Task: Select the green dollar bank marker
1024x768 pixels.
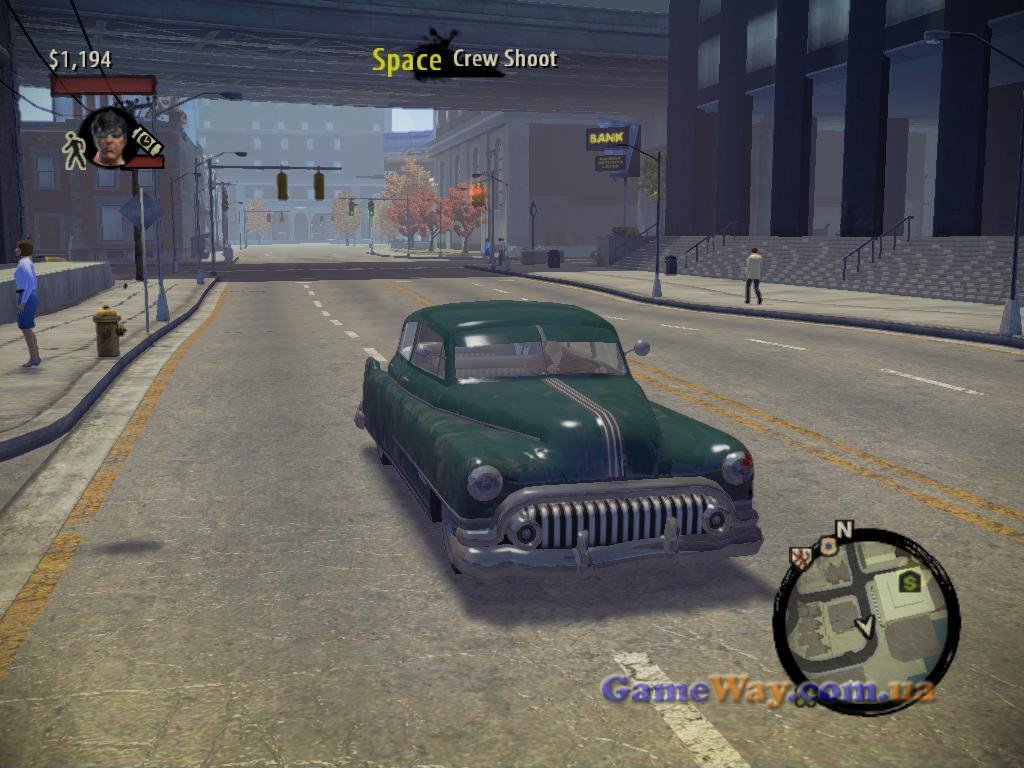Action: (909, 579)
